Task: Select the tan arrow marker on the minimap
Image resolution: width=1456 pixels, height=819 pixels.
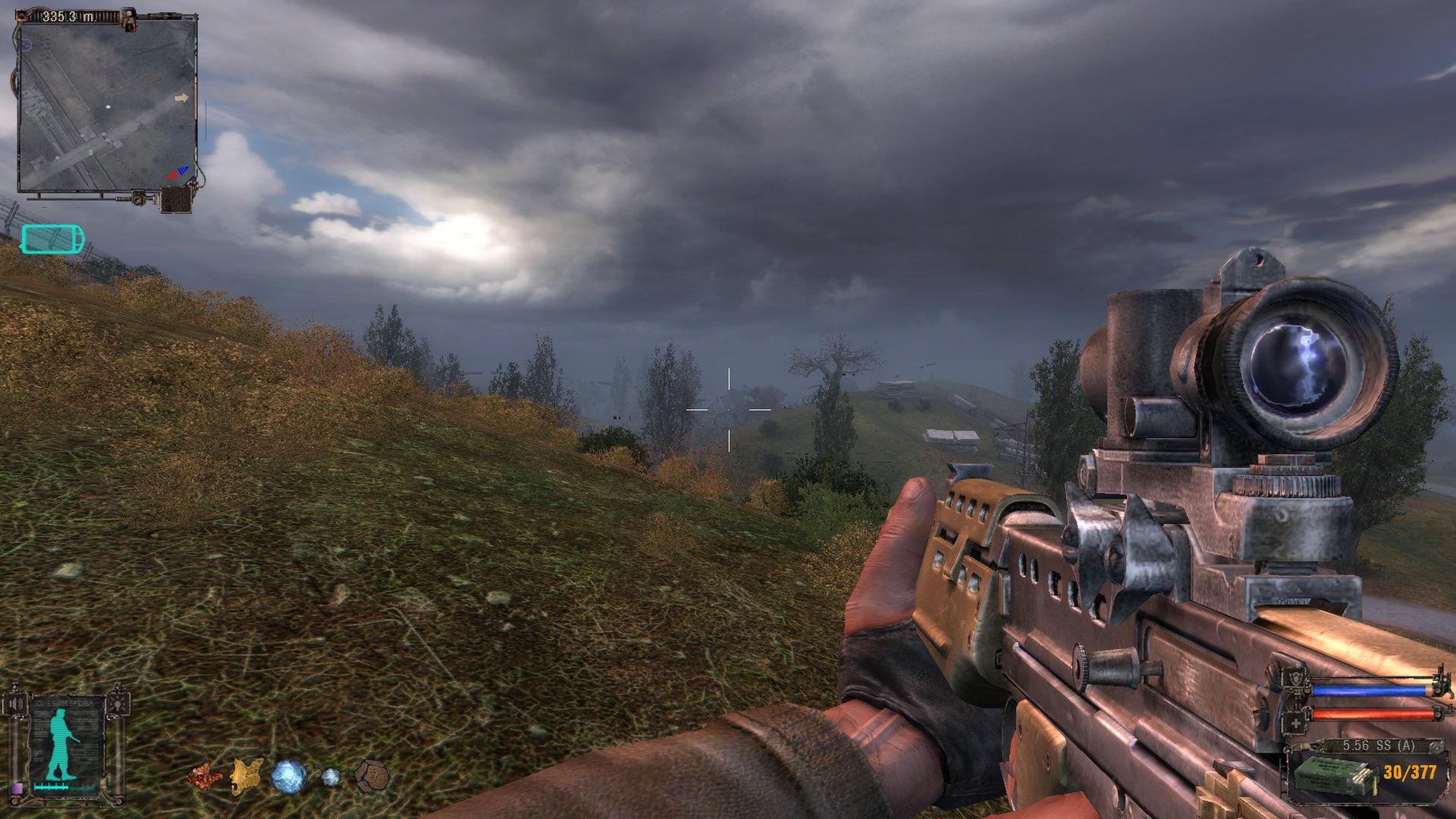Action: (181, 98)
